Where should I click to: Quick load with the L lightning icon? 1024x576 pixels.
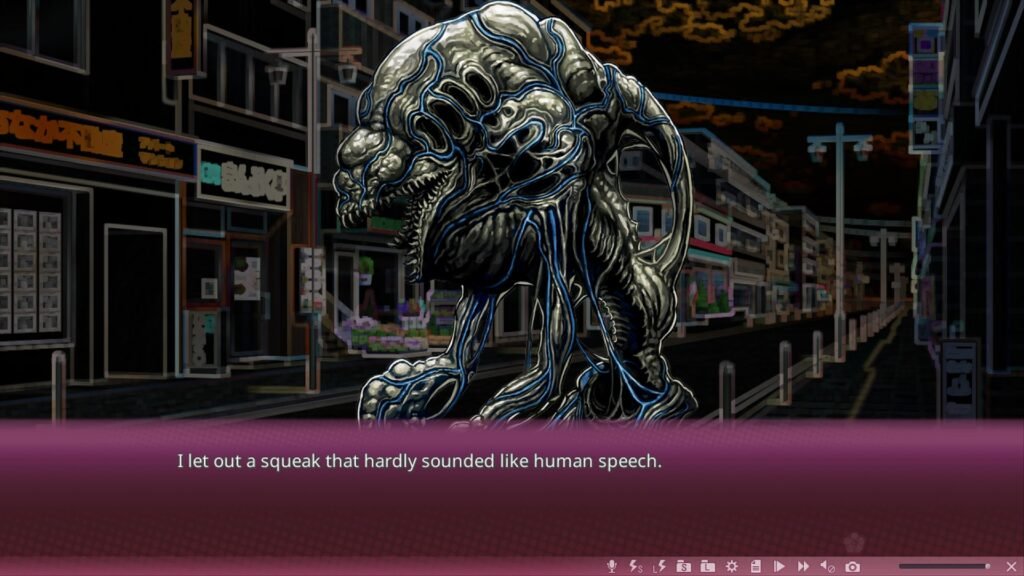click(659, 567)
